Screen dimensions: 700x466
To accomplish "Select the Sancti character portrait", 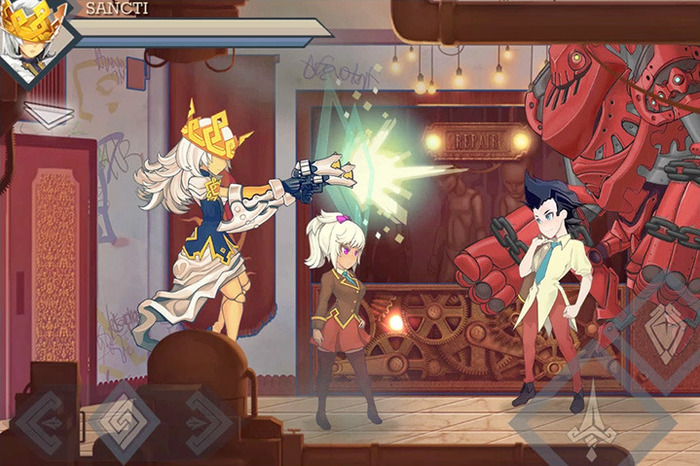I will 34,38.
